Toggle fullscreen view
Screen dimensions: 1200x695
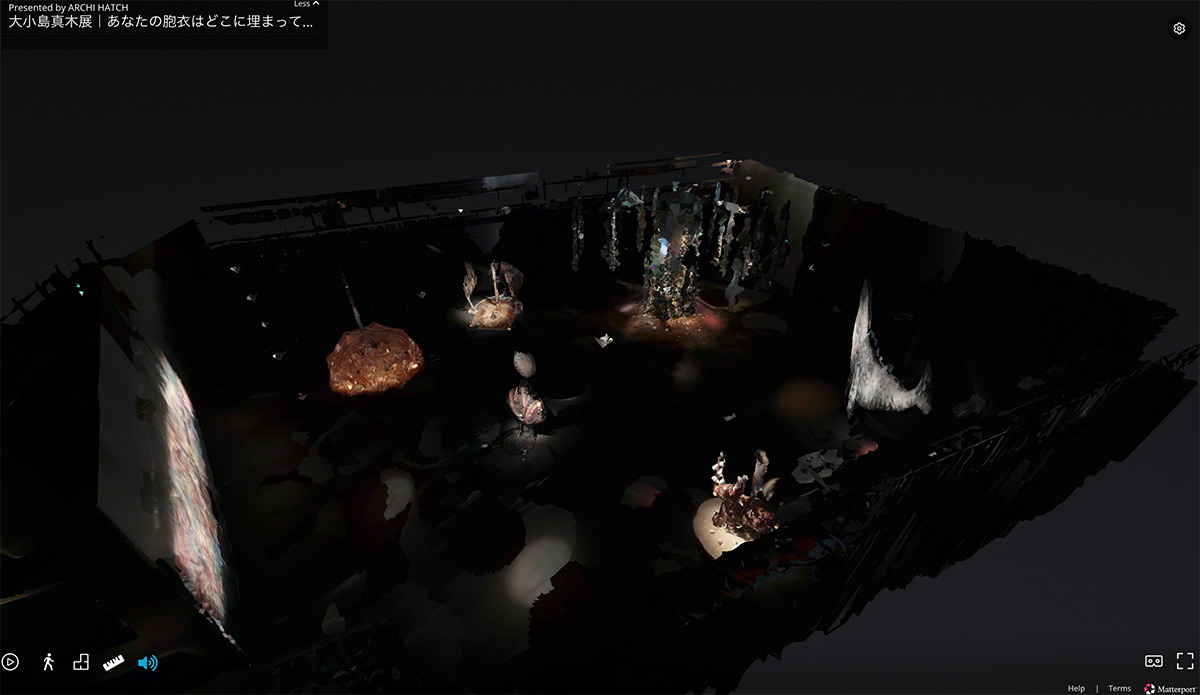click(x=1185, y=661)
